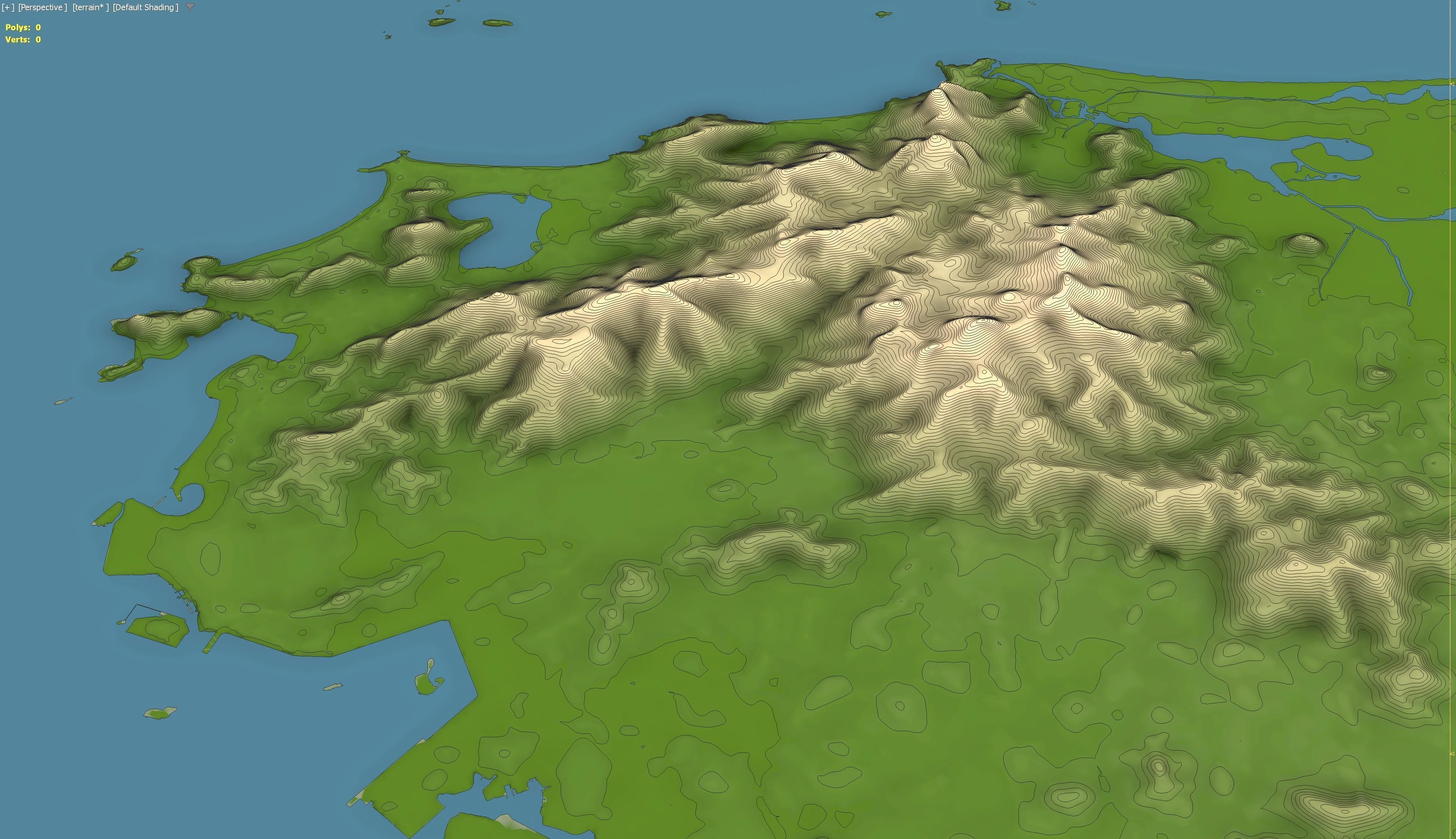Open the [+] general viewport menu
Screen dimensions: 1456x839
coord(8,8)
